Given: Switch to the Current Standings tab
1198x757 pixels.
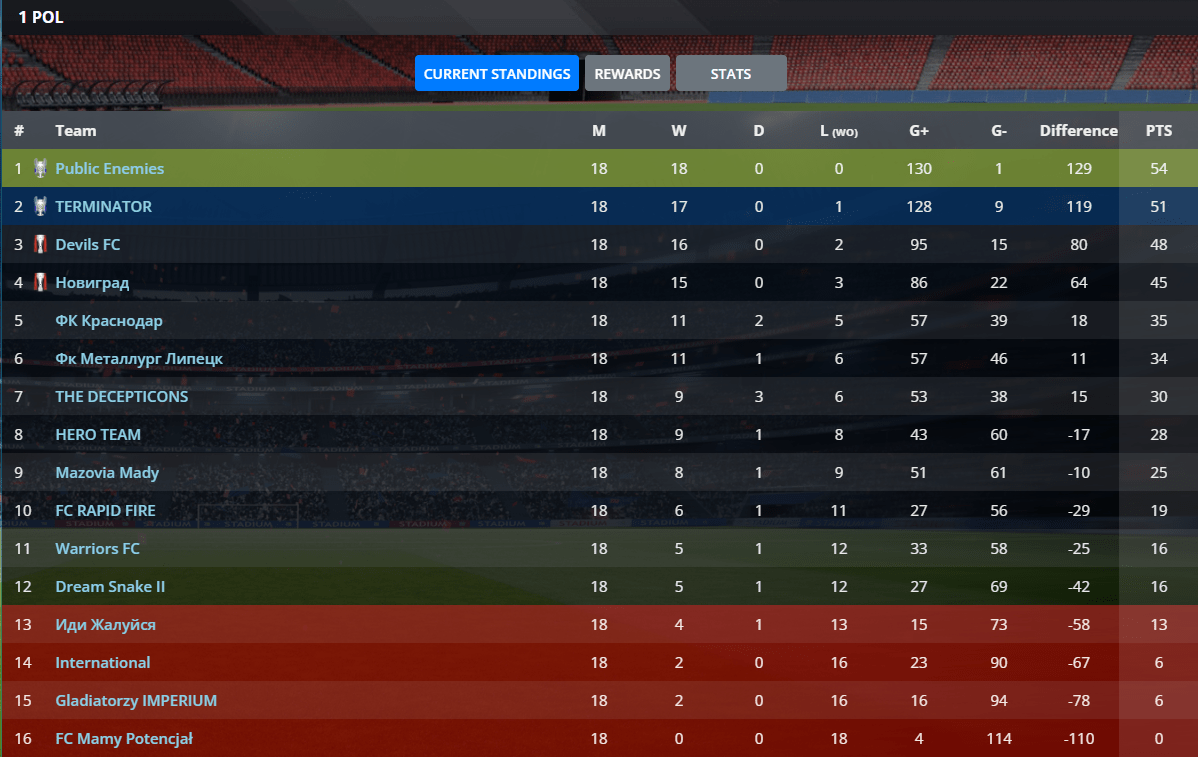Looking at the screenshot, I should click(x=497, y=74).
